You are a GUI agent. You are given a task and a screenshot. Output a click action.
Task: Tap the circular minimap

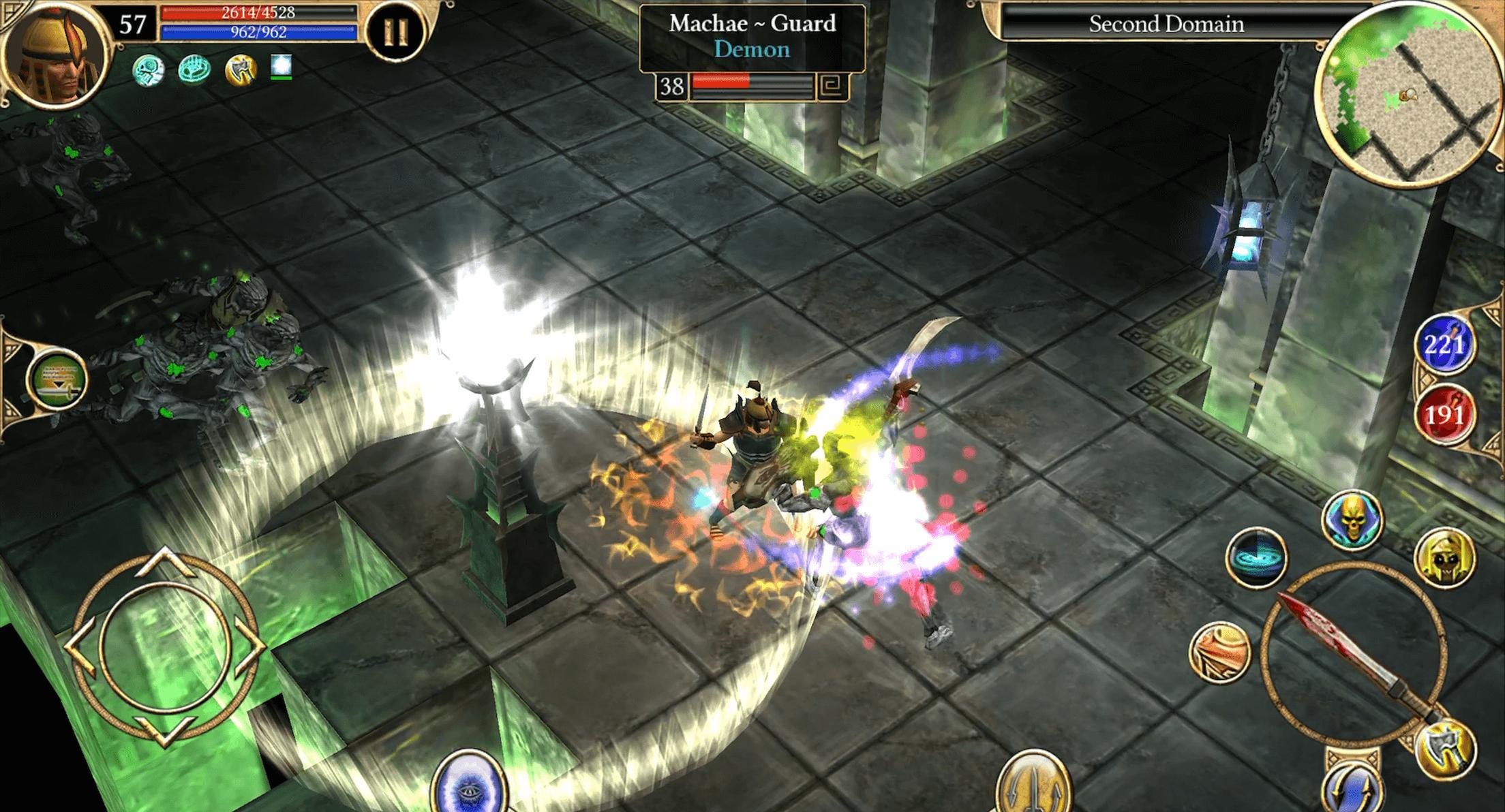click(x=1411, y=95)
